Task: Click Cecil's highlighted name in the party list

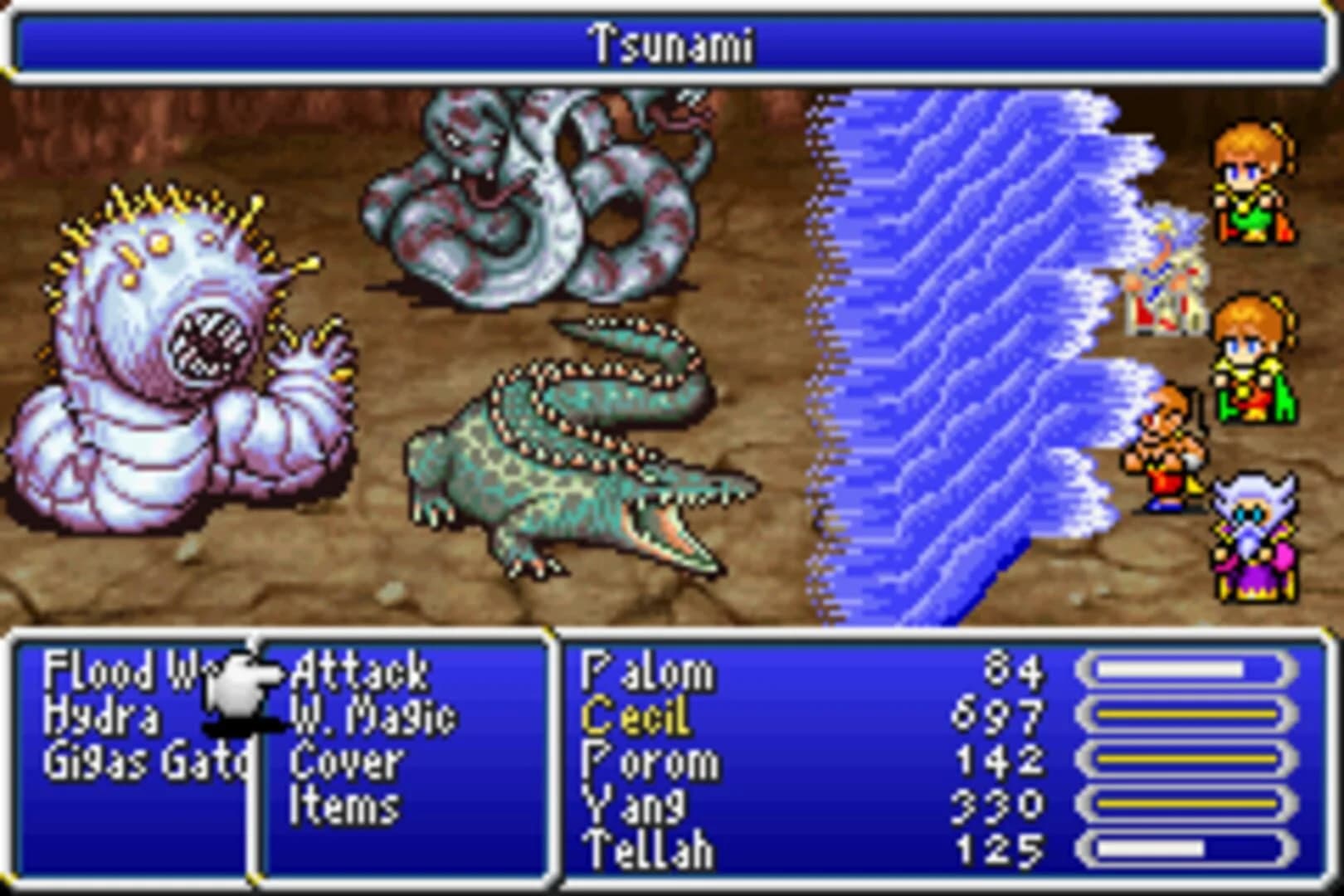Action: coord(639,715)
